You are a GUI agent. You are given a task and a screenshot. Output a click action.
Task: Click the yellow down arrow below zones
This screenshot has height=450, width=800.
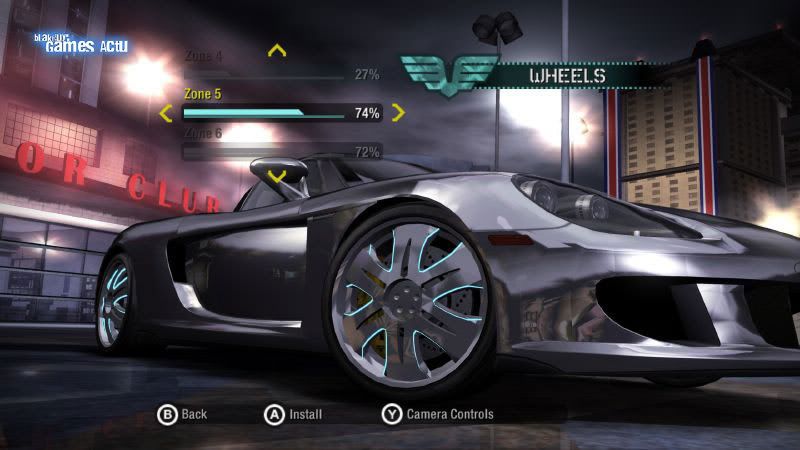coord(278,176)
